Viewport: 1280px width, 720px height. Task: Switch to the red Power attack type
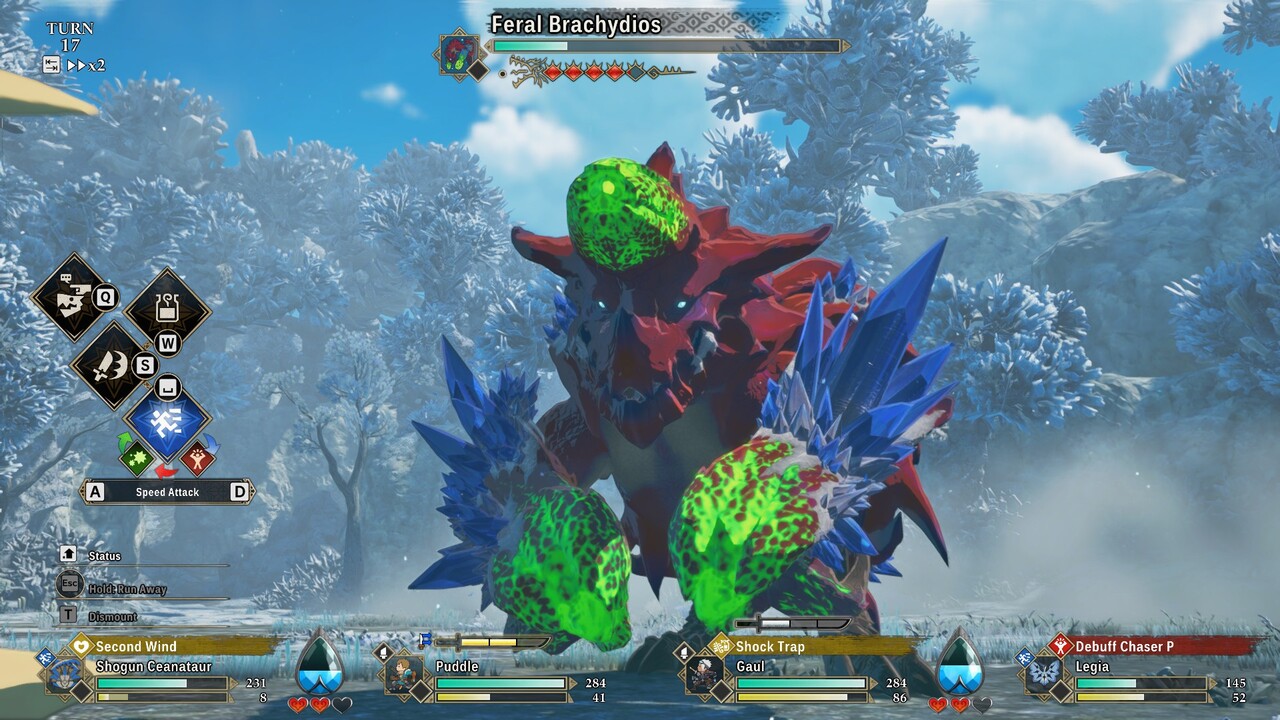click(197, 457)
